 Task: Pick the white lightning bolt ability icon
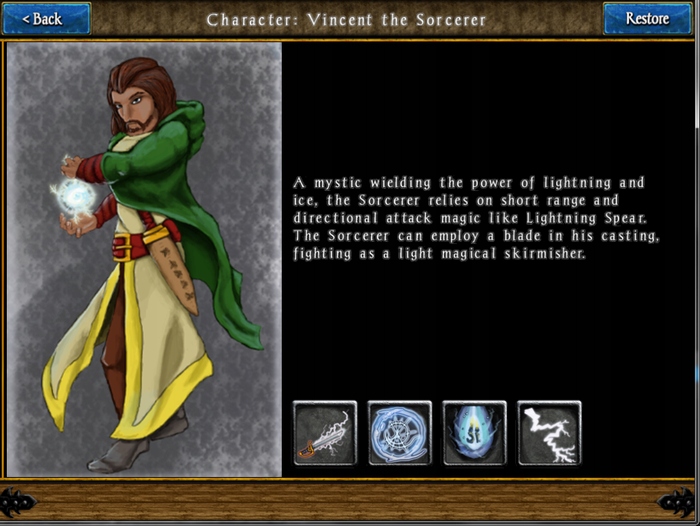(x=549, y=433)
